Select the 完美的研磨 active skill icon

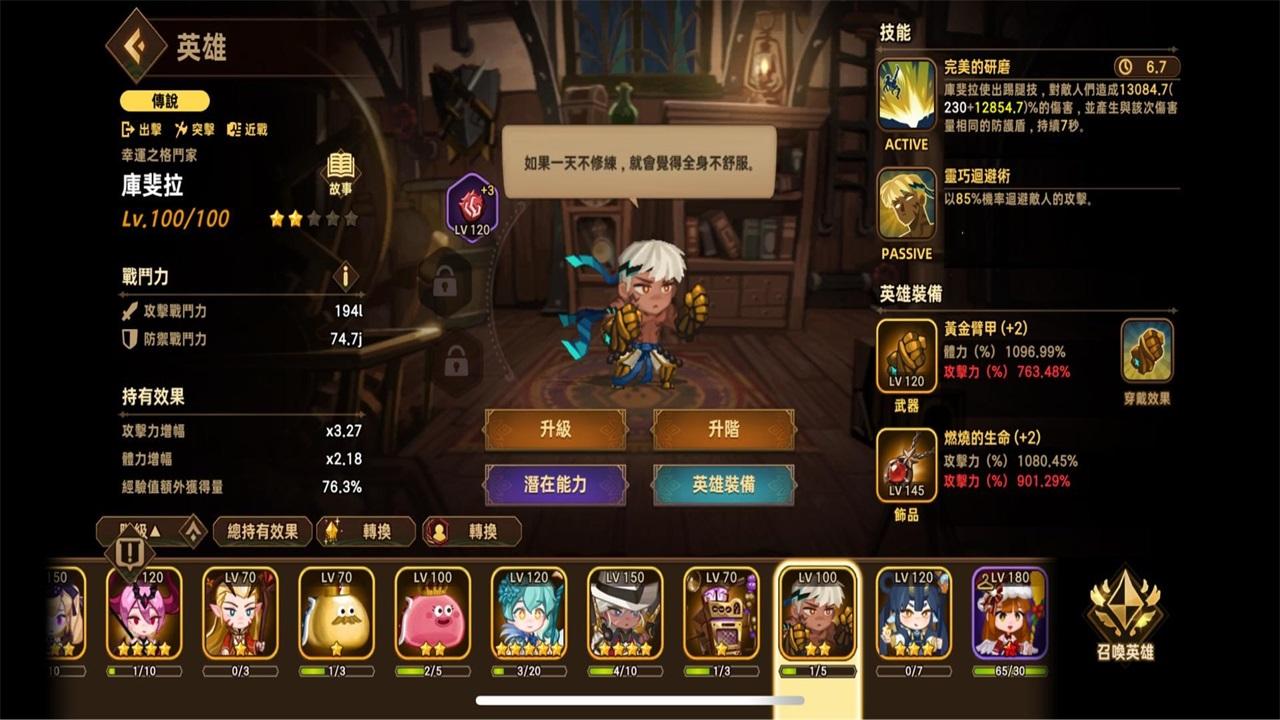[904, 95]
